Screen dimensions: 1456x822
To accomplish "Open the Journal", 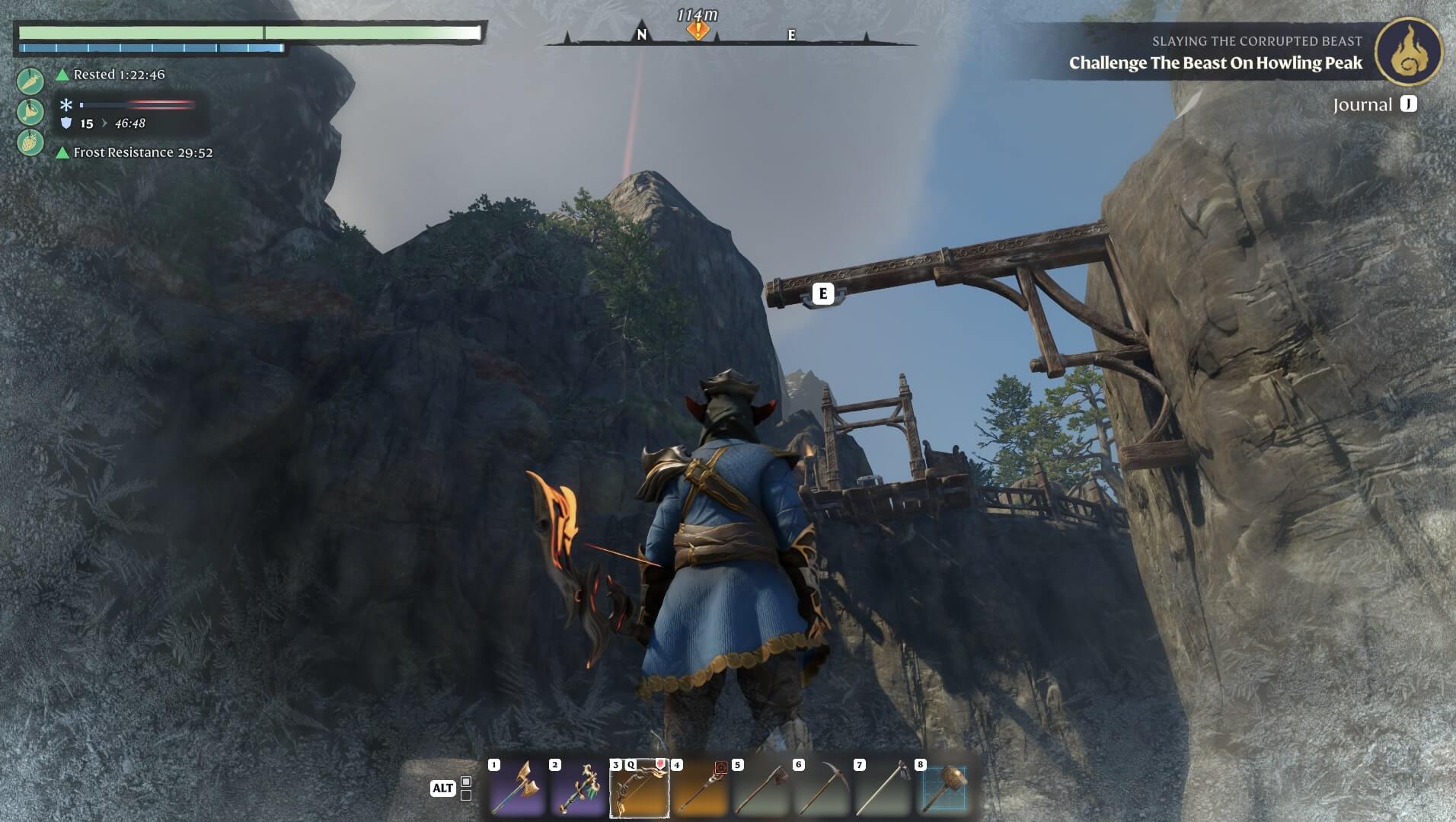I will (x=1374, y=105).
